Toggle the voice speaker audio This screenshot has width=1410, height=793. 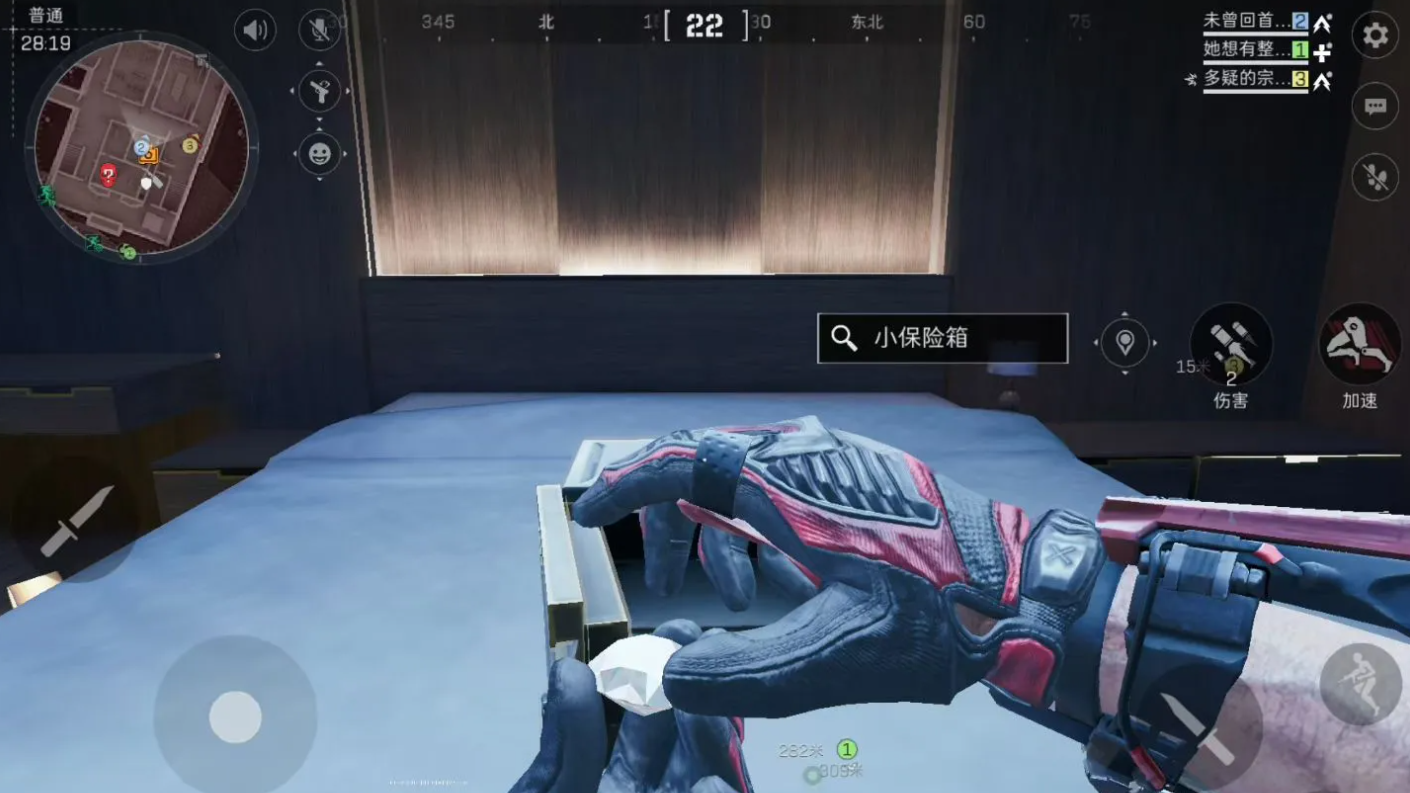coord(254,29)
